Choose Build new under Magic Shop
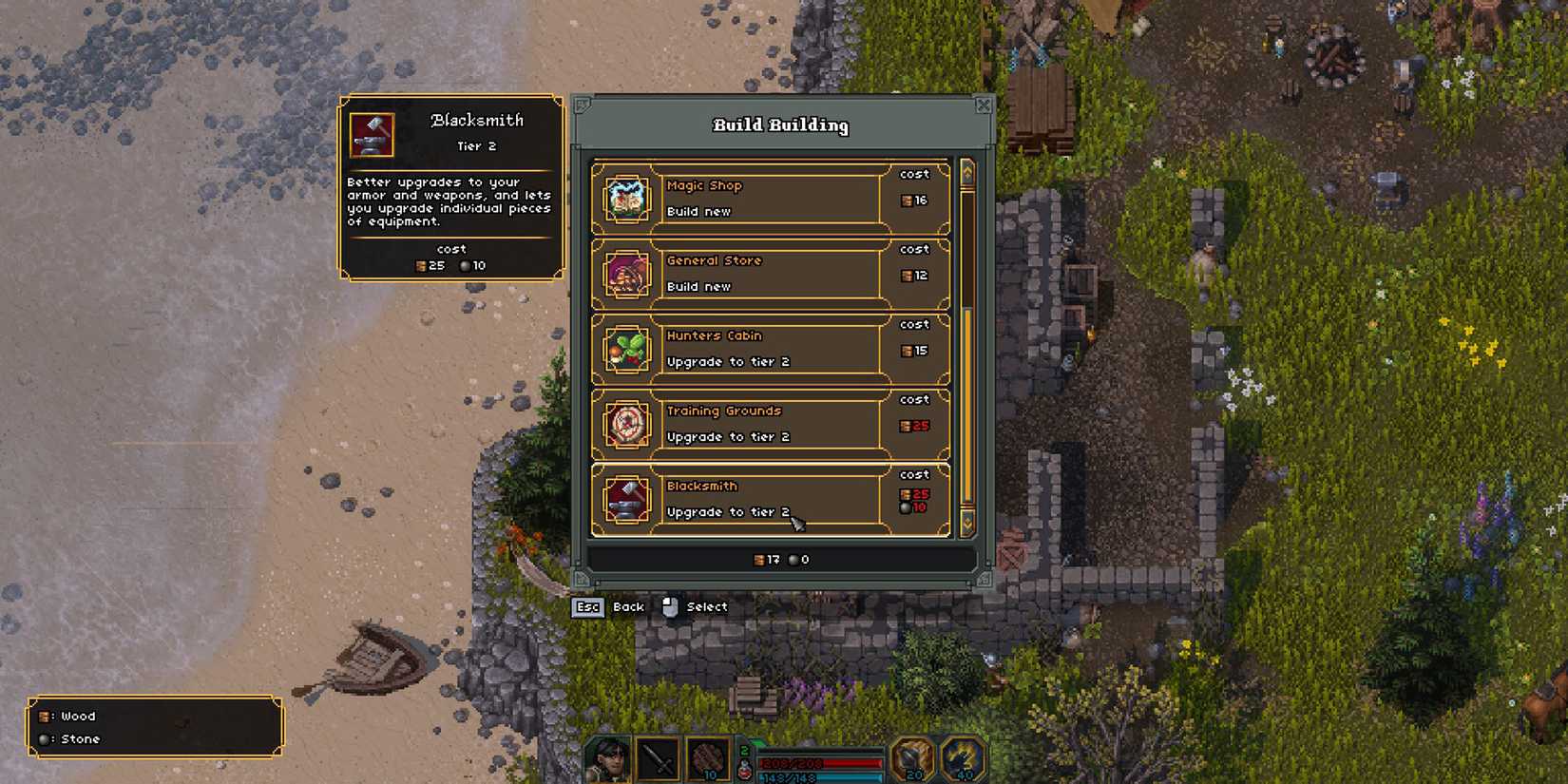This screenshot has height=784, width=1568. [x=700, y=211]
